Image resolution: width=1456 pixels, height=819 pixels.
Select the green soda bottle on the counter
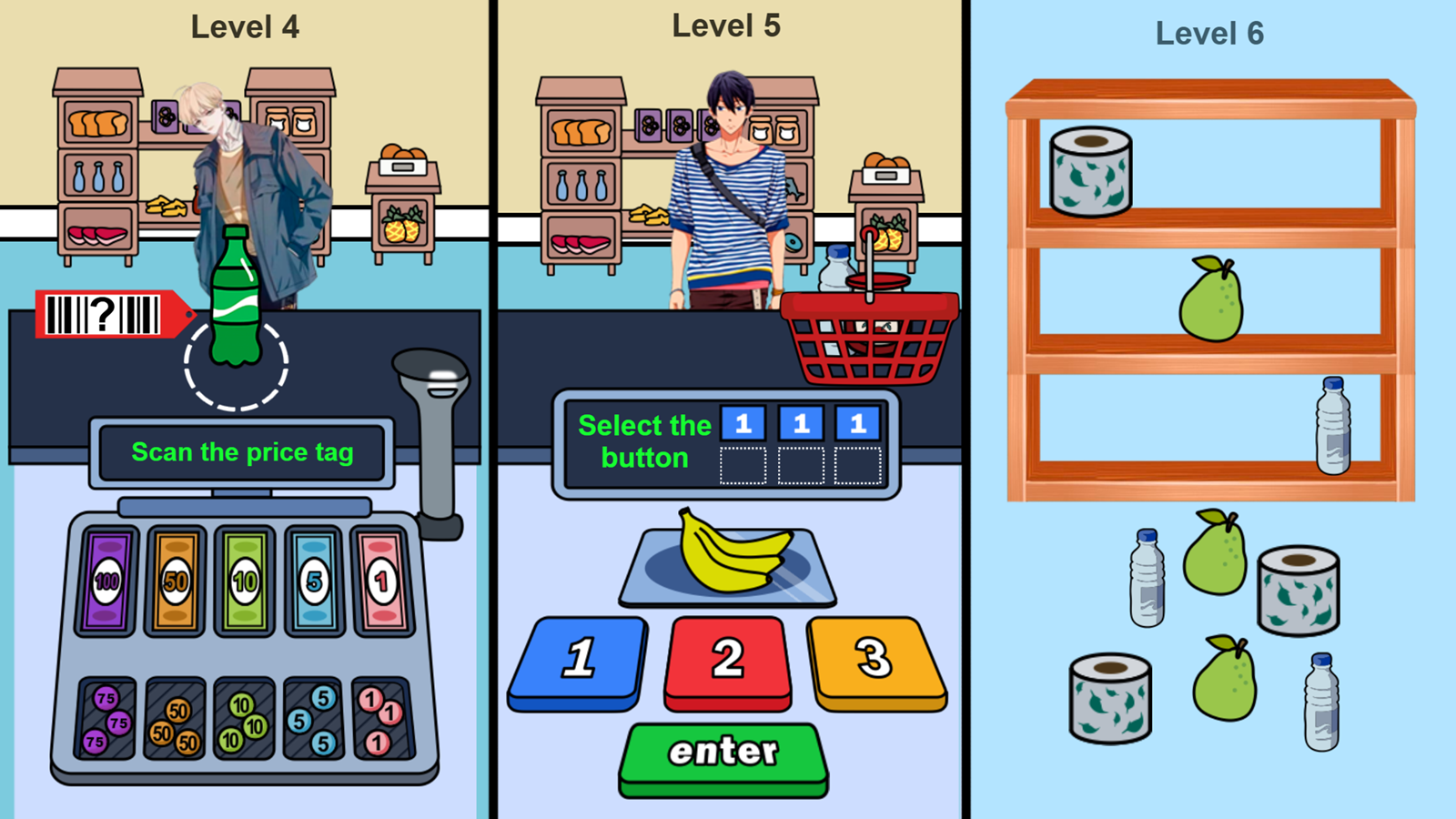coord(235,300)
